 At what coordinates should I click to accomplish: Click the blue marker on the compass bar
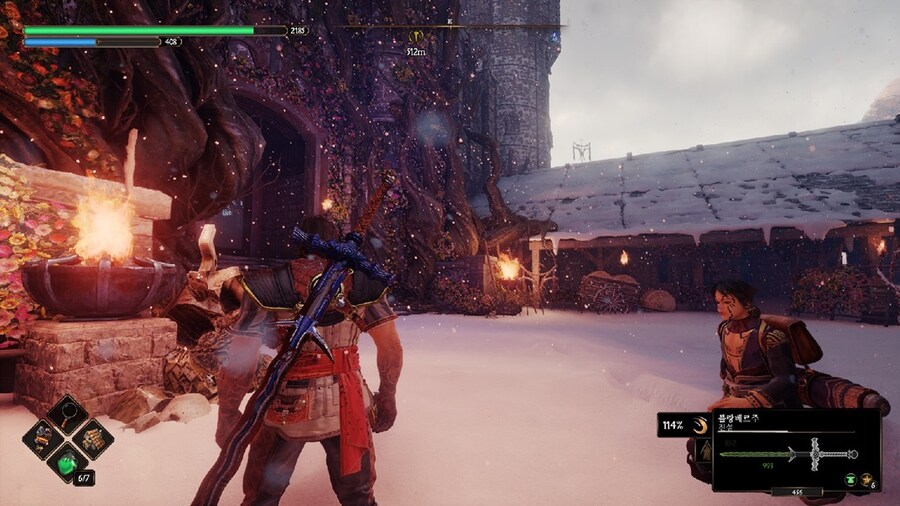[553, 37]
